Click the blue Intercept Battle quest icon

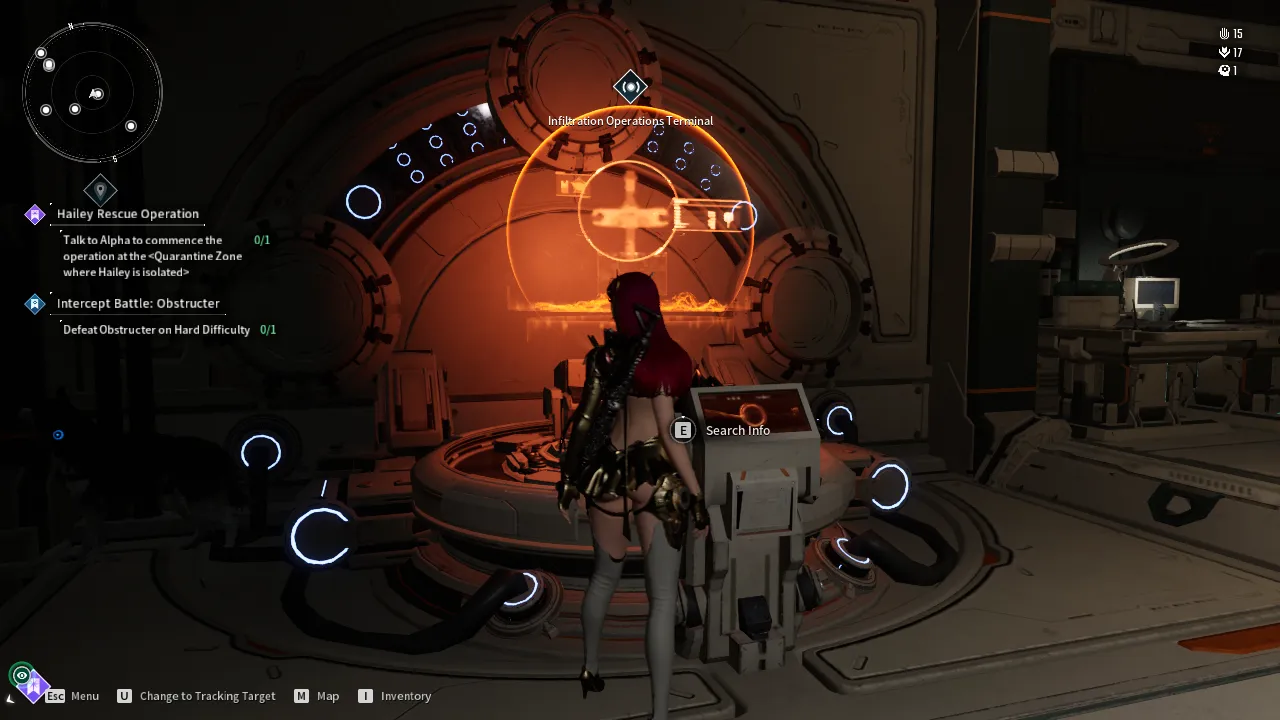(35, 303)
